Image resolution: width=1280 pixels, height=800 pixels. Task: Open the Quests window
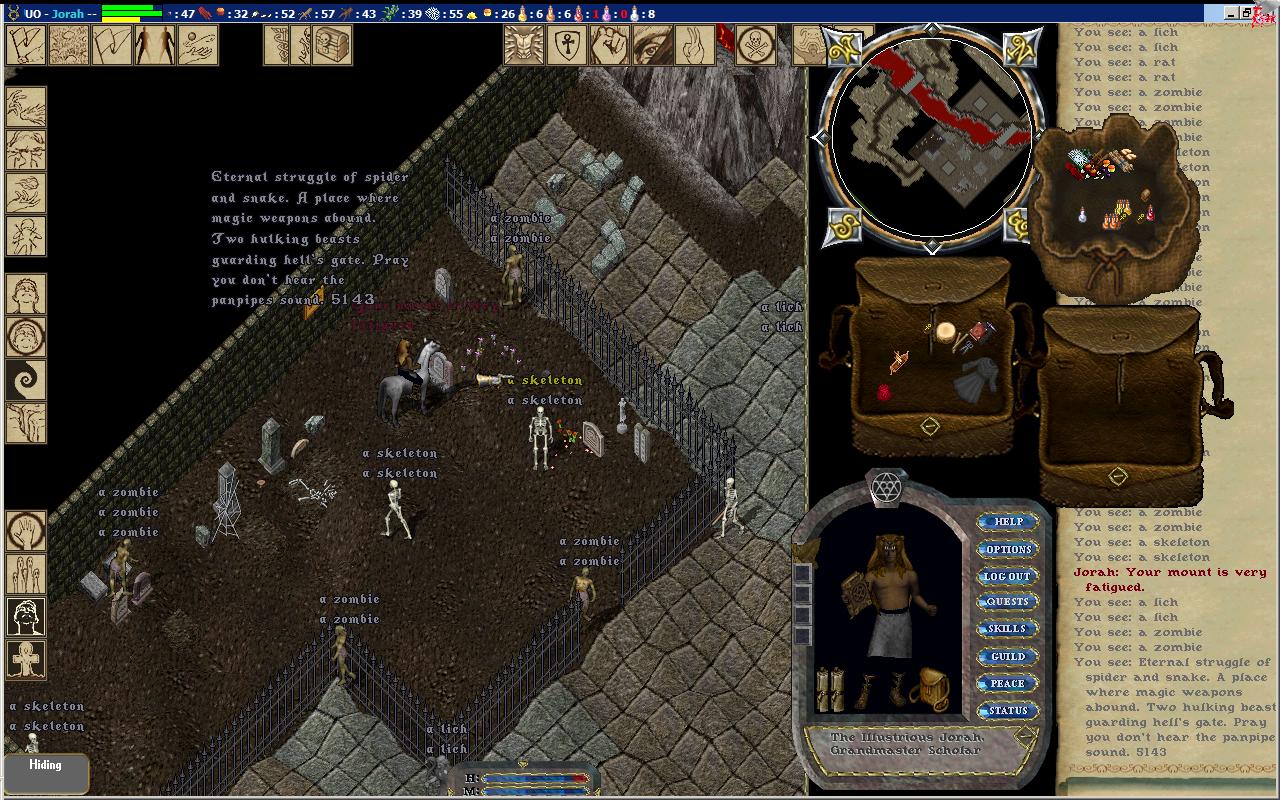coord(1008,602)
